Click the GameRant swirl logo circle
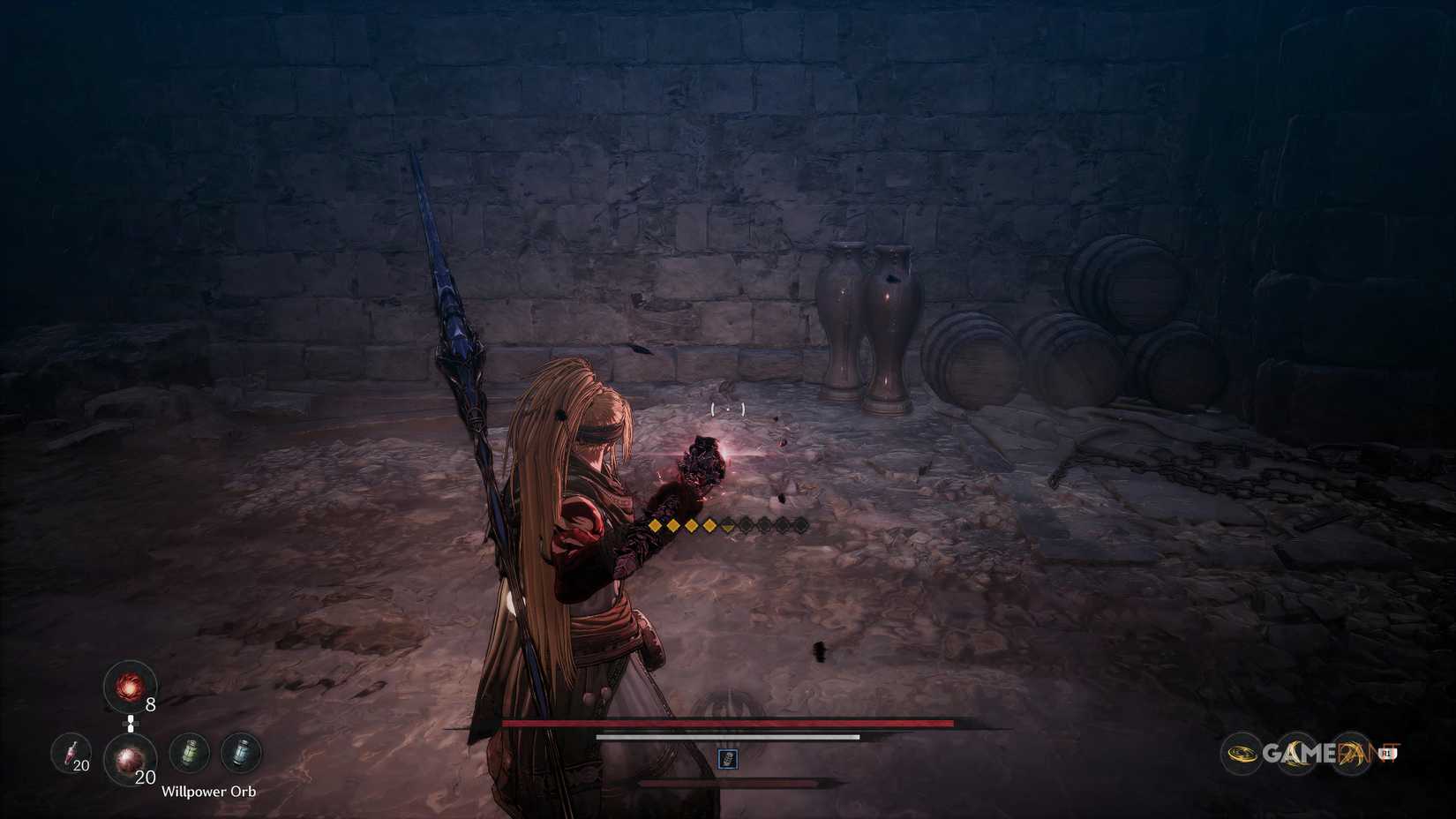 pyautogui.click(x=1242, y=753)
